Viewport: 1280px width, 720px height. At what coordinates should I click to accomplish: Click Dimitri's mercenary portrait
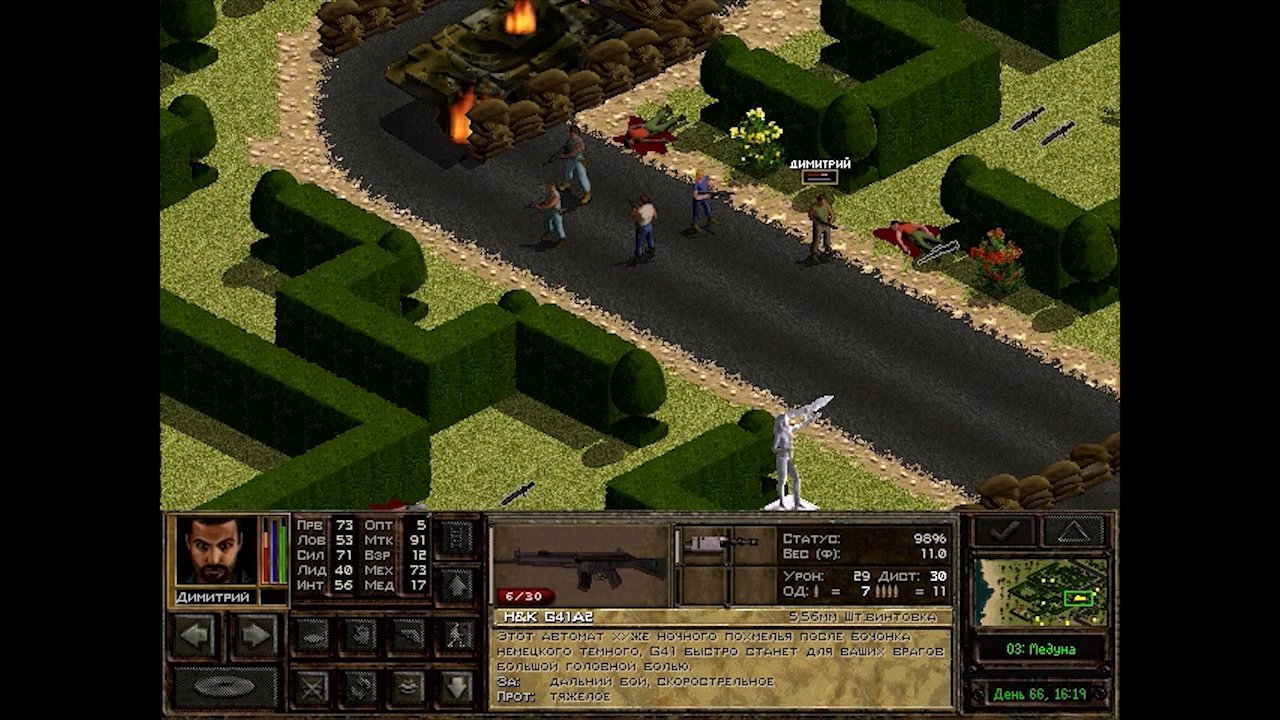point(215,550)
